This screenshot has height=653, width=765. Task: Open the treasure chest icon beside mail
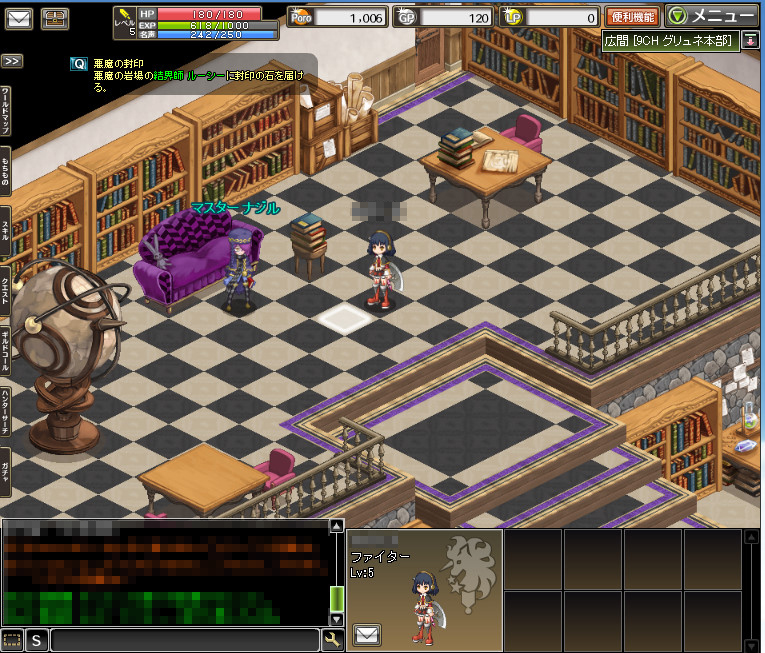click(x=55, y=17)
